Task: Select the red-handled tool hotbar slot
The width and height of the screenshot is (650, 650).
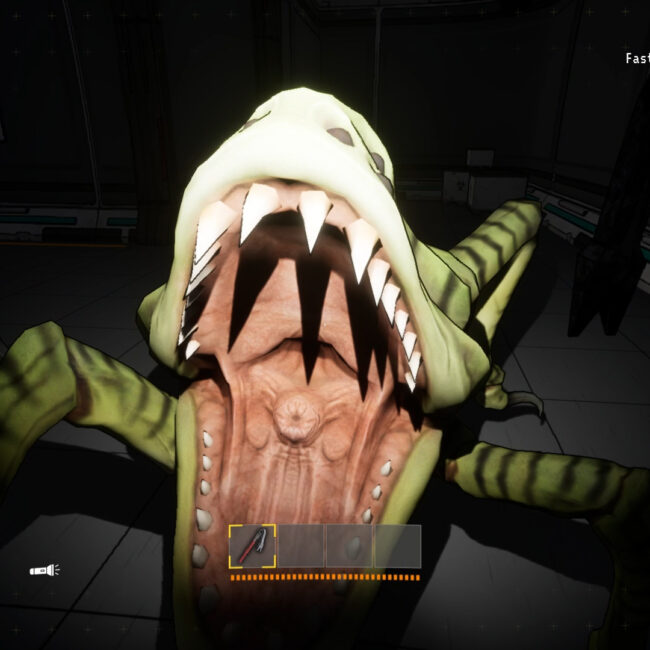Action: pyautogui.click(x=252, y=546)
